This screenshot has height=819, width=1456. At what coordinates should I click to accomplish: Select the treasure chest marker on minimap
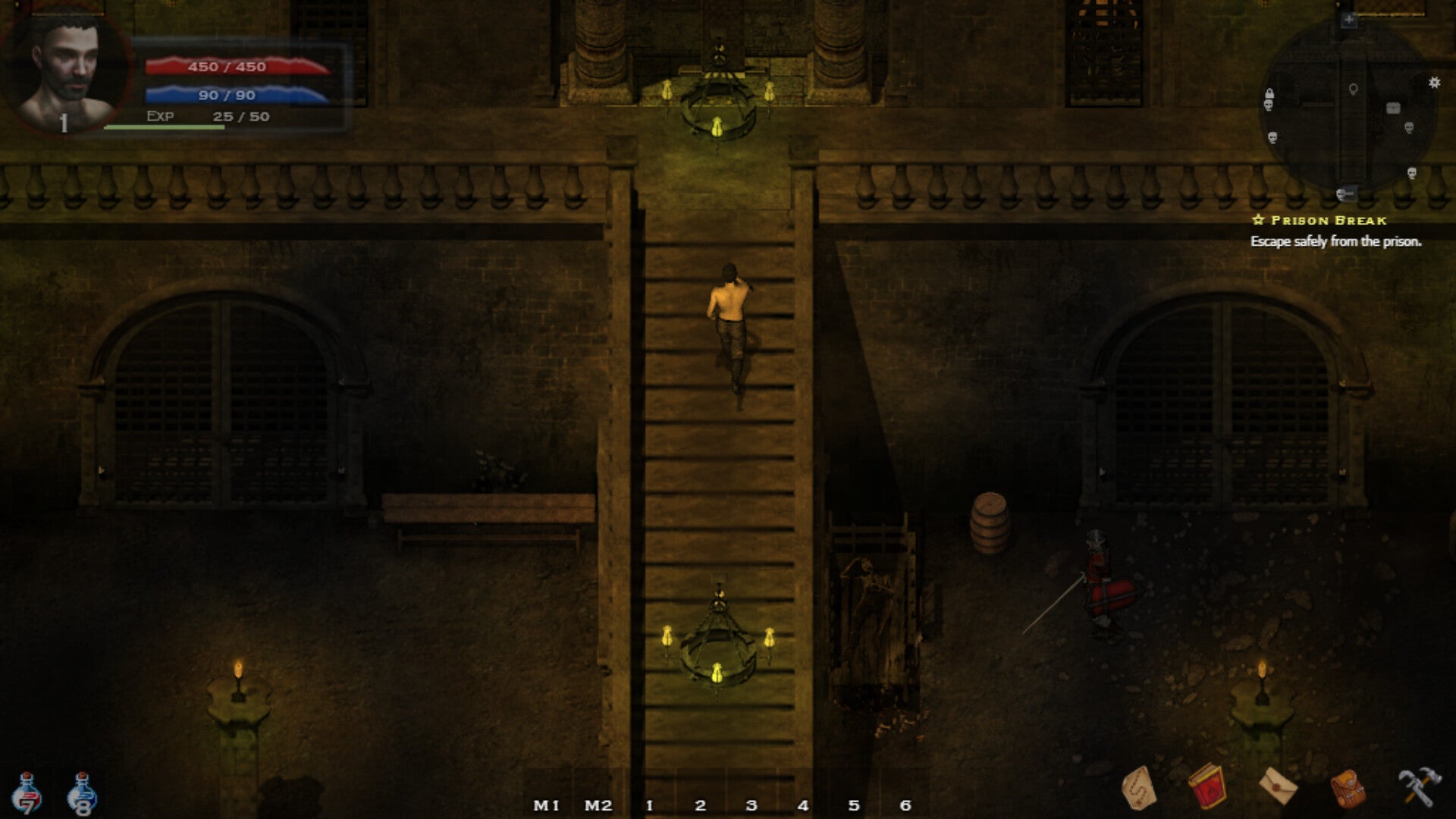click(1393, 108)
